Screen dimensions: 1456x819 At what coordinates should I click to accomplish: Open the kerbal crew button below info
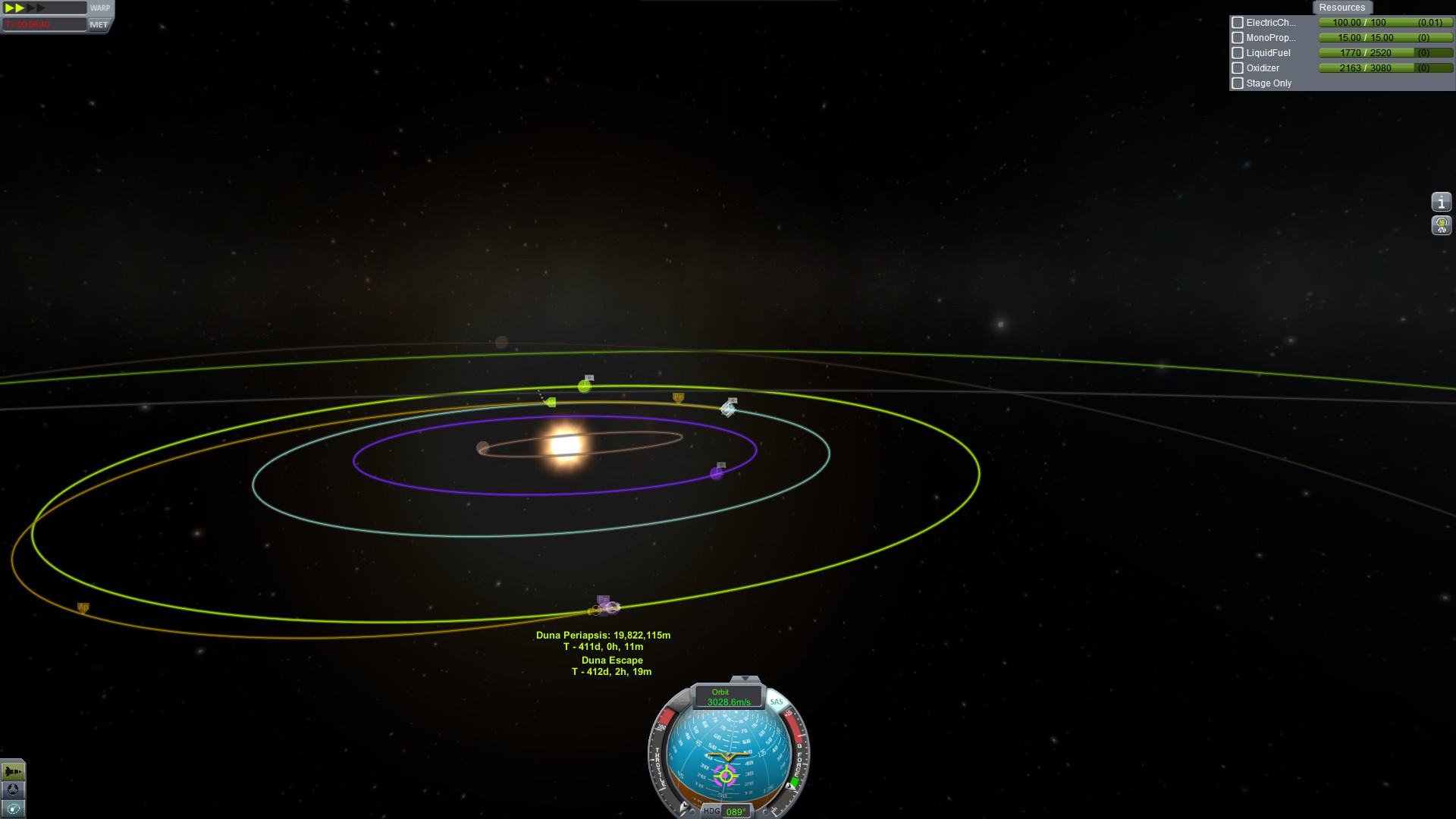click(x=1441, y=225)
